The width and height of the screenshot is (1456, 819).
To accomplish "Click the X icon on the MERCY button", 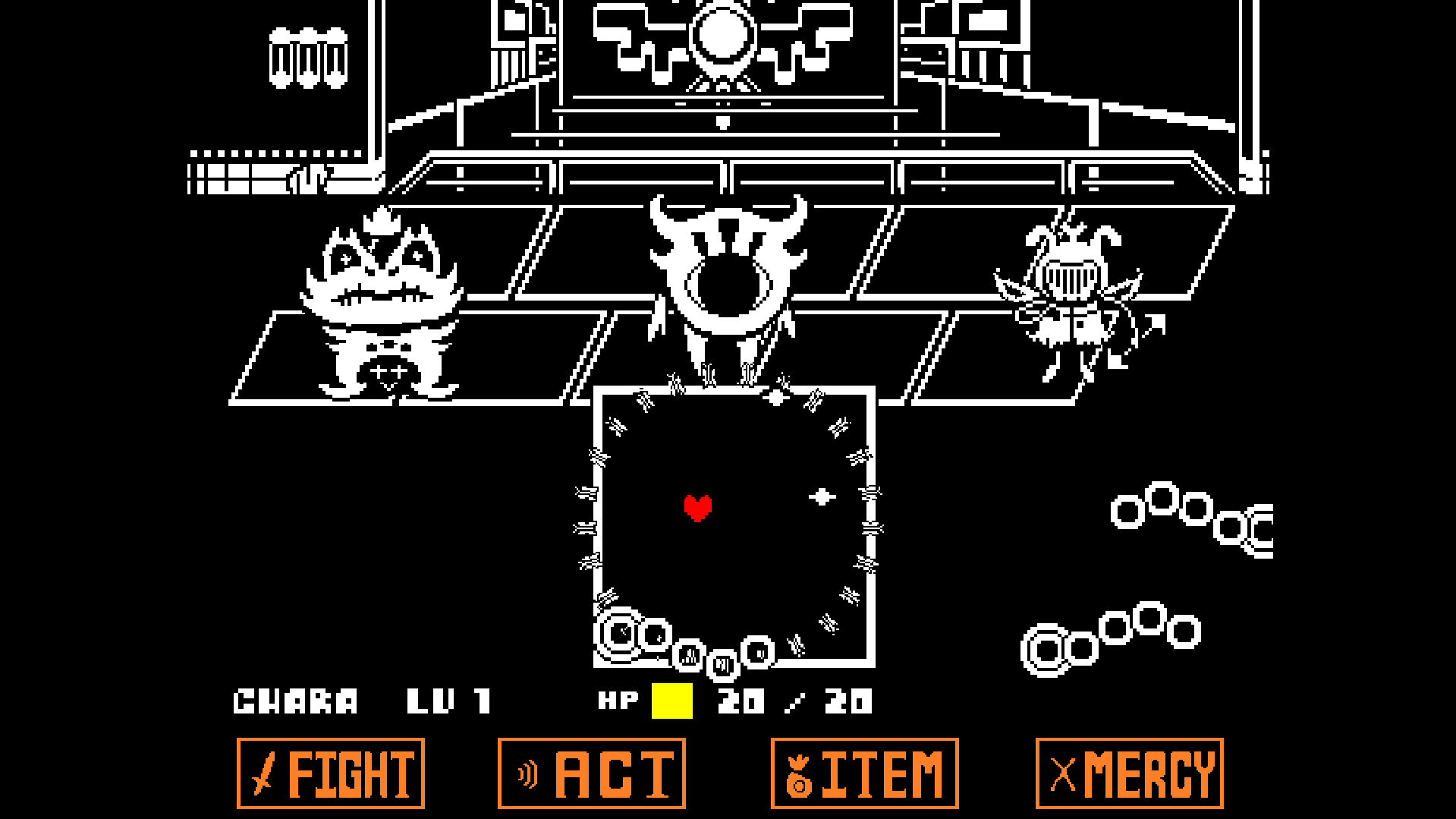I will [x=1061, y=774].
